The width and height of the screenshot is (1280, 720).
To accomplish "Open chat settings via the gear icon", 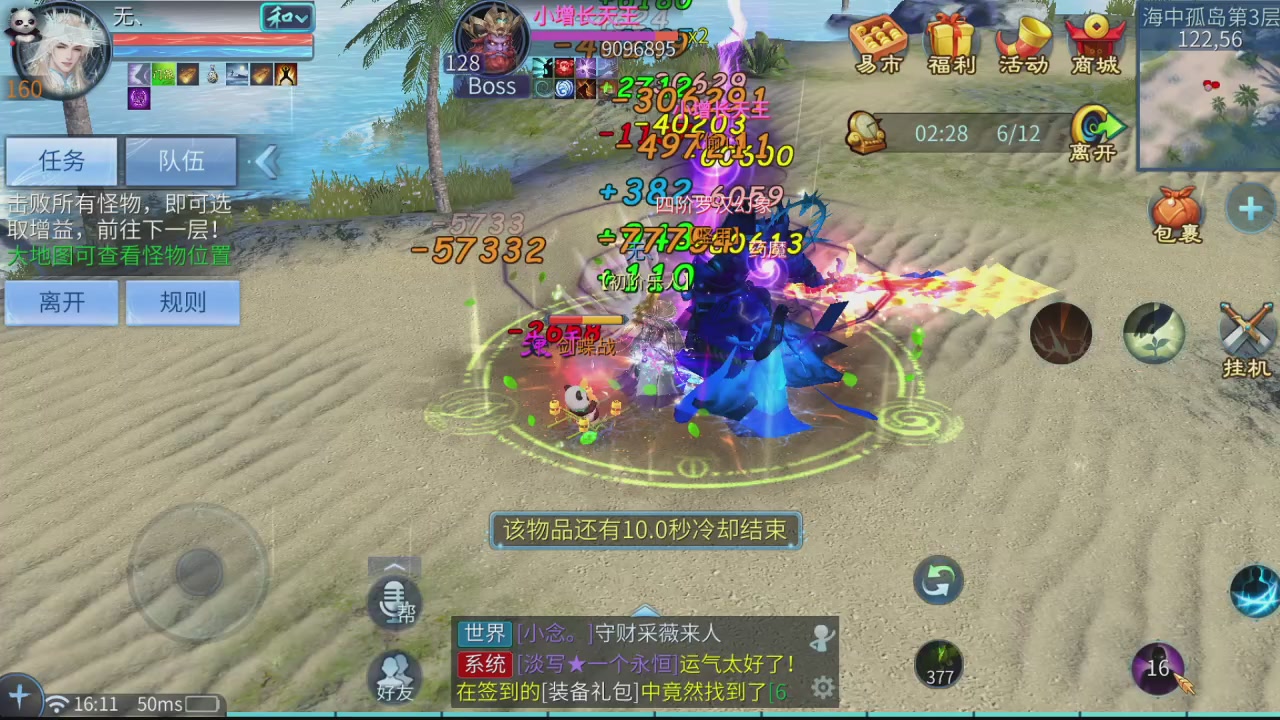I will (822, 688).
